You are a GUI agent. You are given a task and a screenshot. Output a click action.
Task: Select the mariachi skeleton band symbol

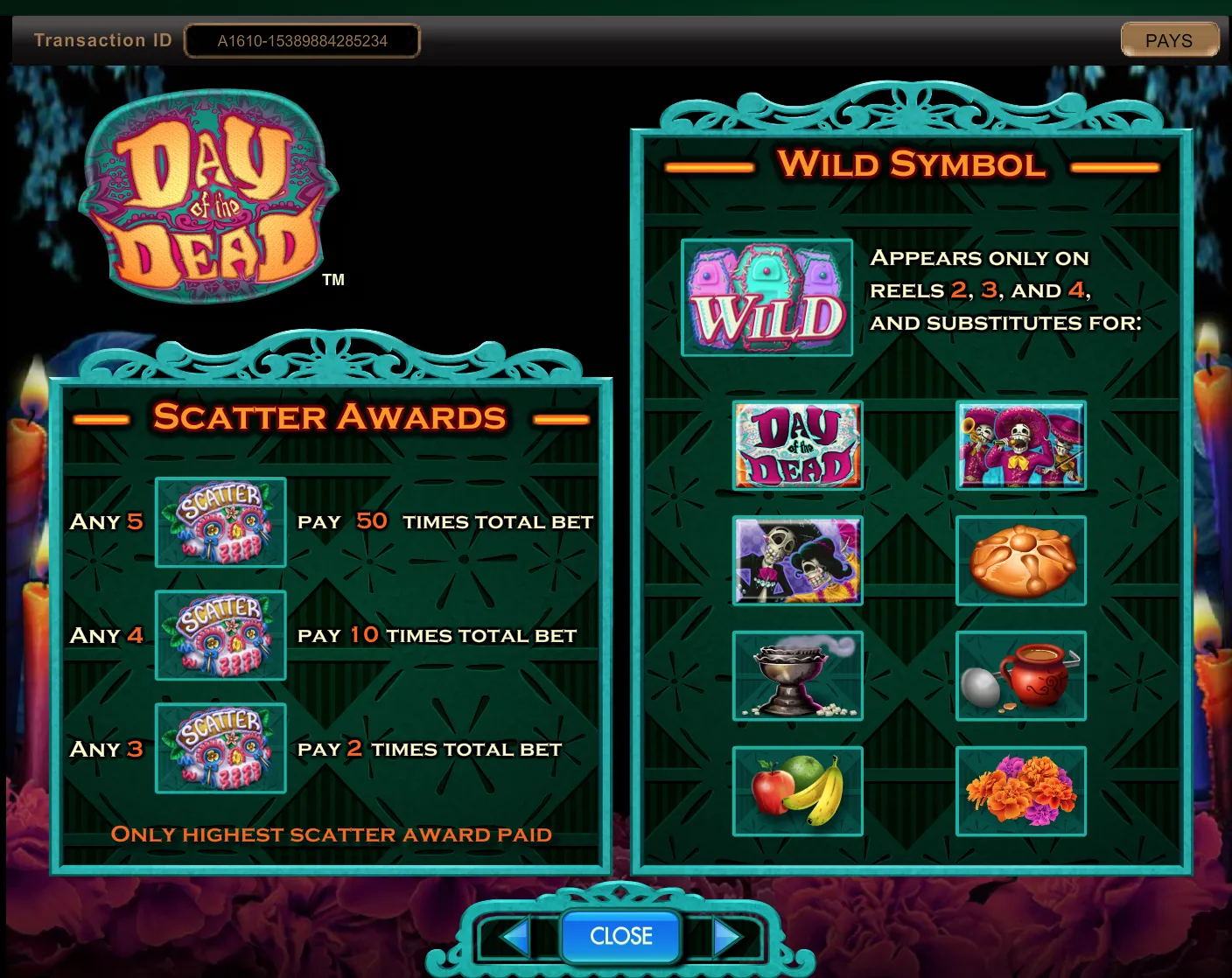click(x=1021, y=445)
